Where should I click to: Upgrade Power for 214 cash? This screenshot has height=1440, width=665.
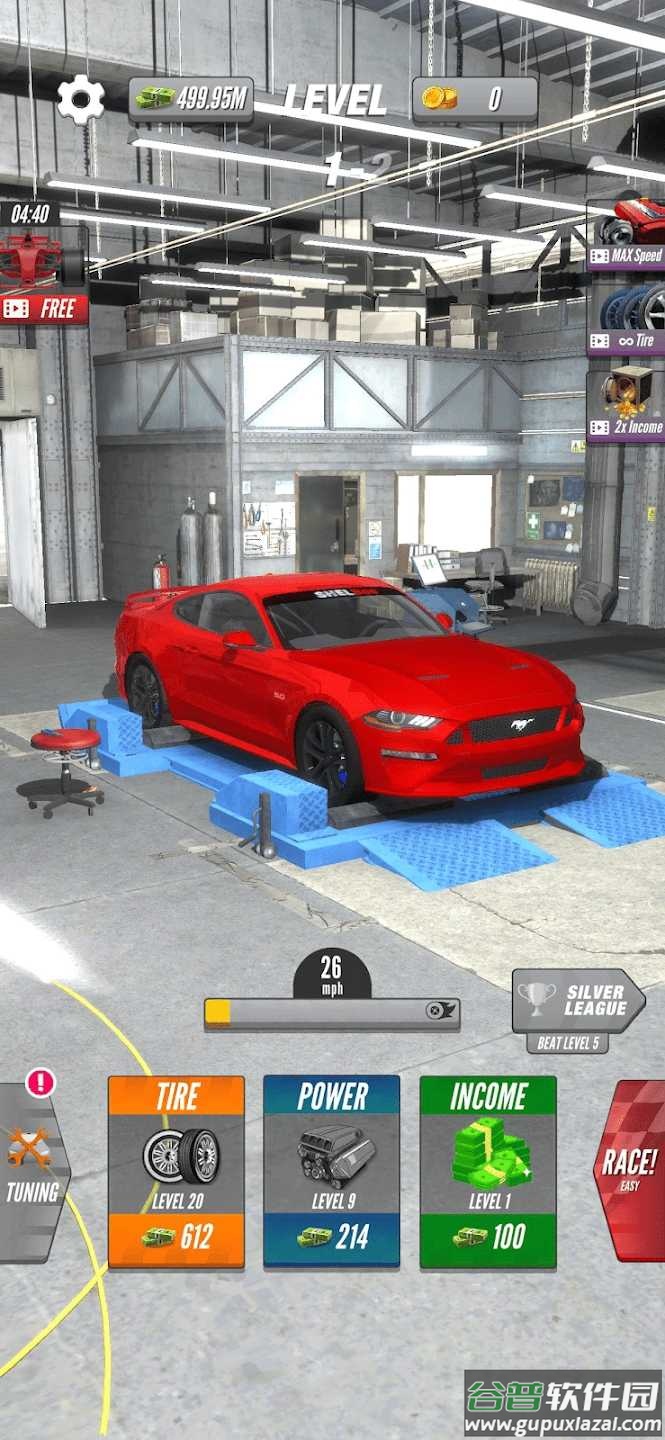pos(332,1171)
